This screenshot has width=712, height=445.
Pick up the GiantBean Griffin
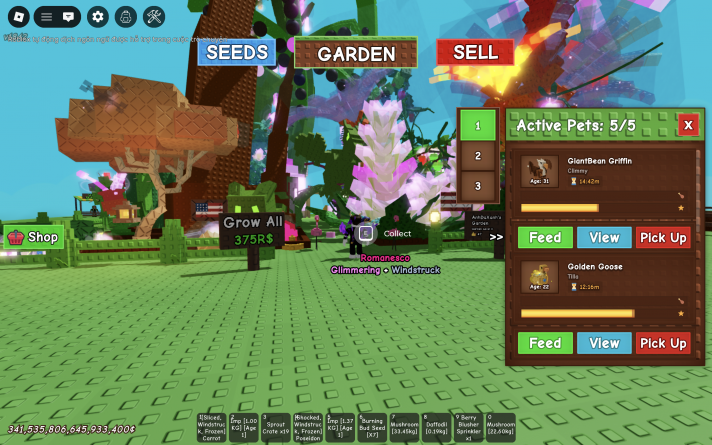tap(663, 237)
